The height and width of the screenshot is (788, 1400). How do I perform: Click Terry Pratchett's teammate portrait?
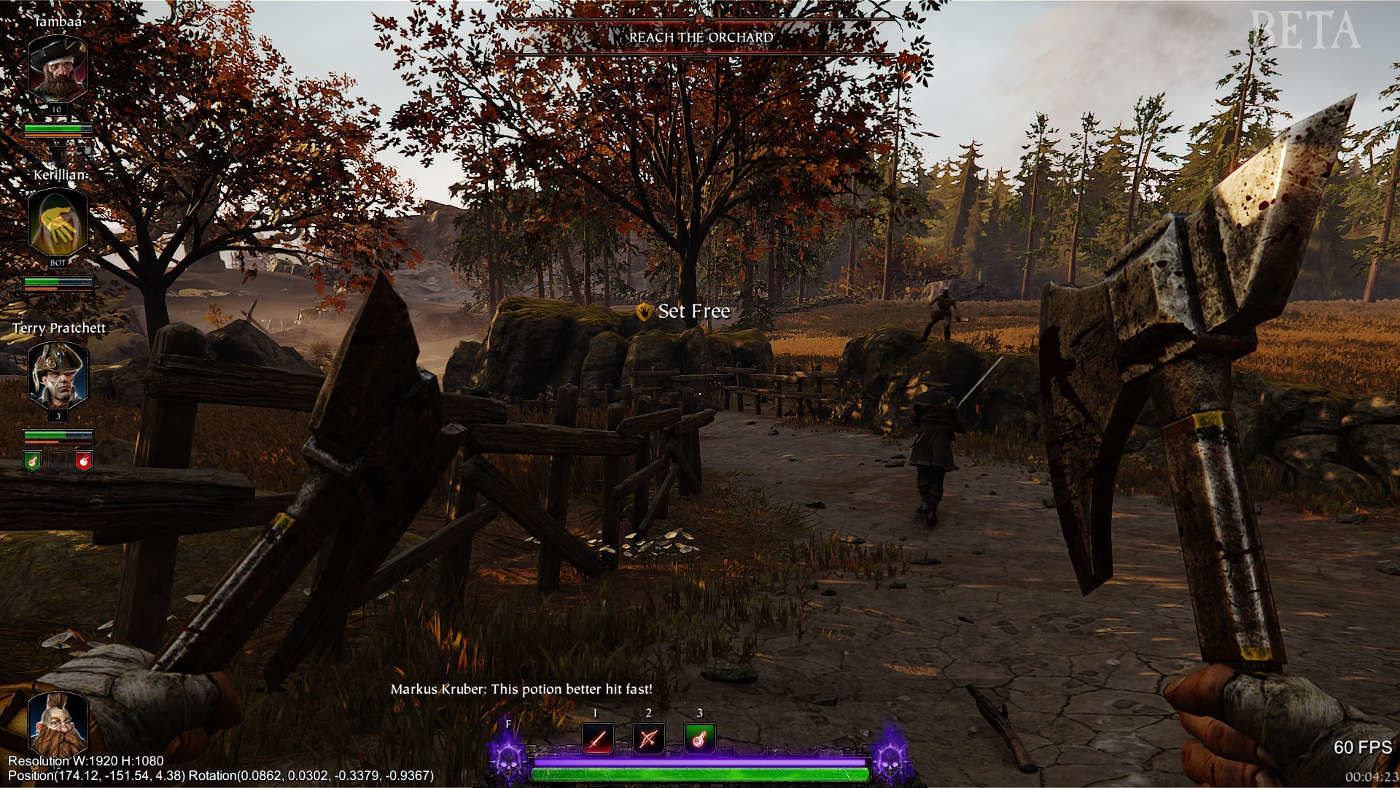coord(58,375)
